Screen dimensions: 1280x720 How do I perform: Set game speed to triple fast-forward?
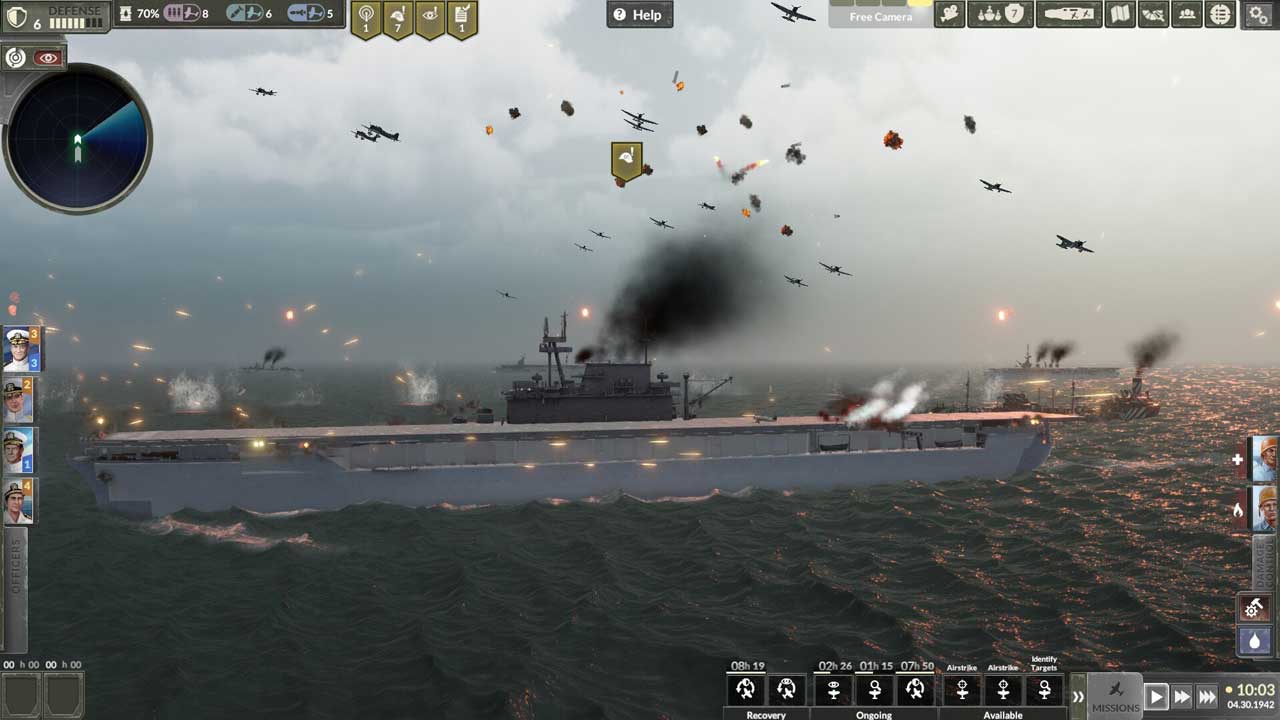[x=1207, y=696]
